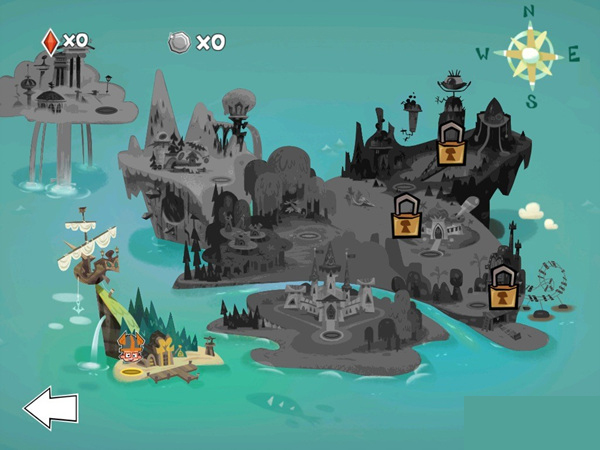Image resolution: width=600 pixels, height=450 pixels.
Task: Choose the locked level beside the Ferris wheel
Action: point(502,290)
